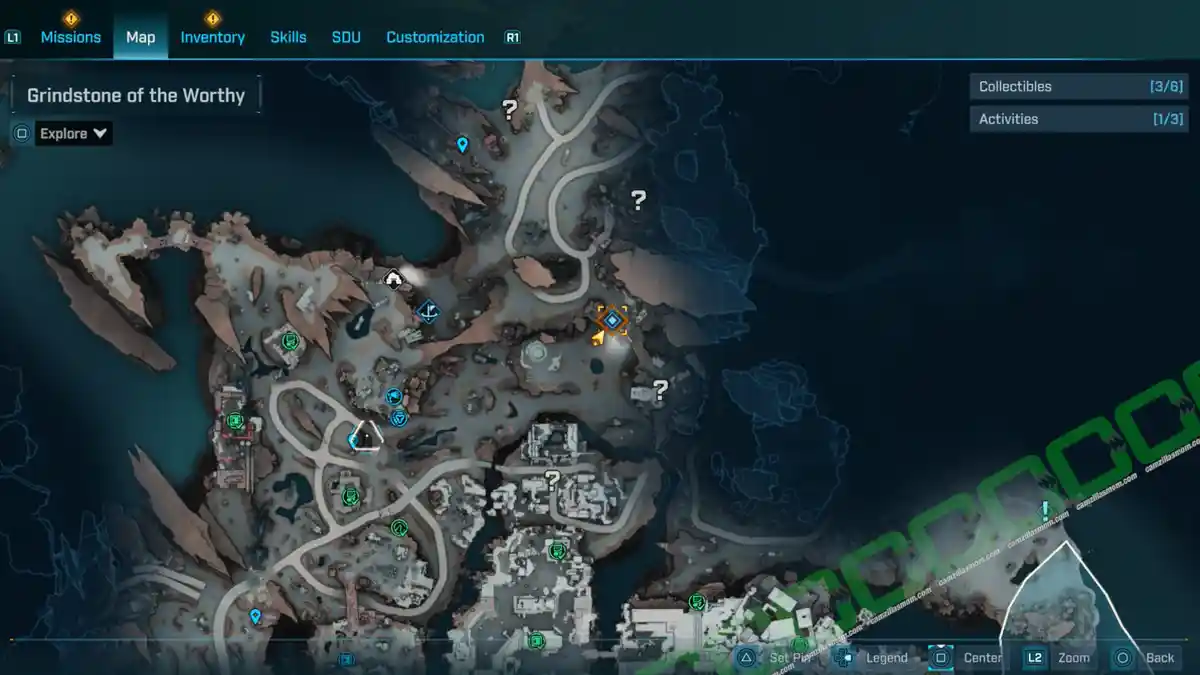Viewport: 1200px width, 675px height.
Task: Select the orange-highlighted diamond map marker
Action: pyautogui.click(x=611, y=320)
